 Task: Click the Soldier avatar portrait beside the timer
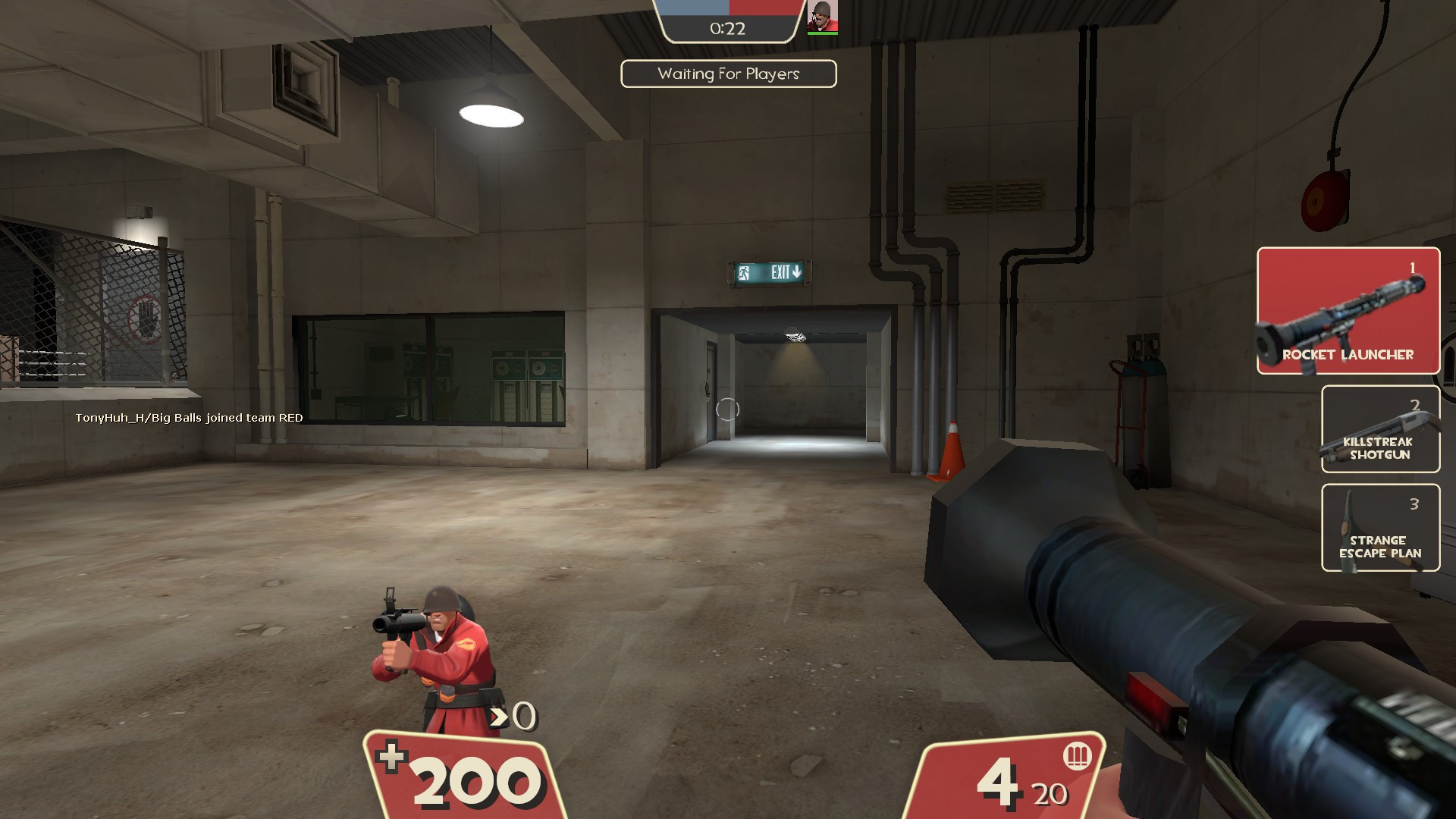tap(824, 17)
